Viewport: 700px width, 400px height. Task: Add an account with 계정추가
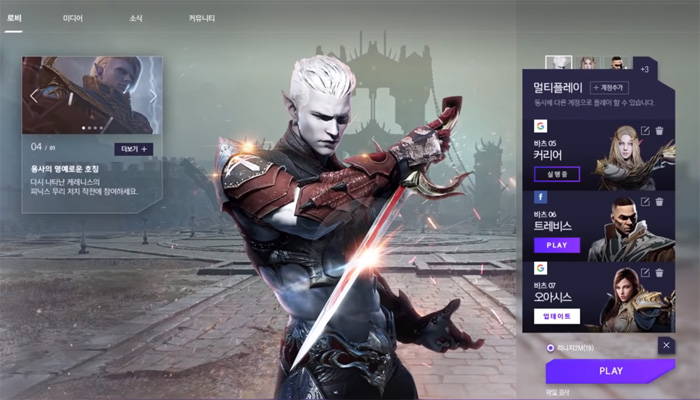tap(608, 88)
